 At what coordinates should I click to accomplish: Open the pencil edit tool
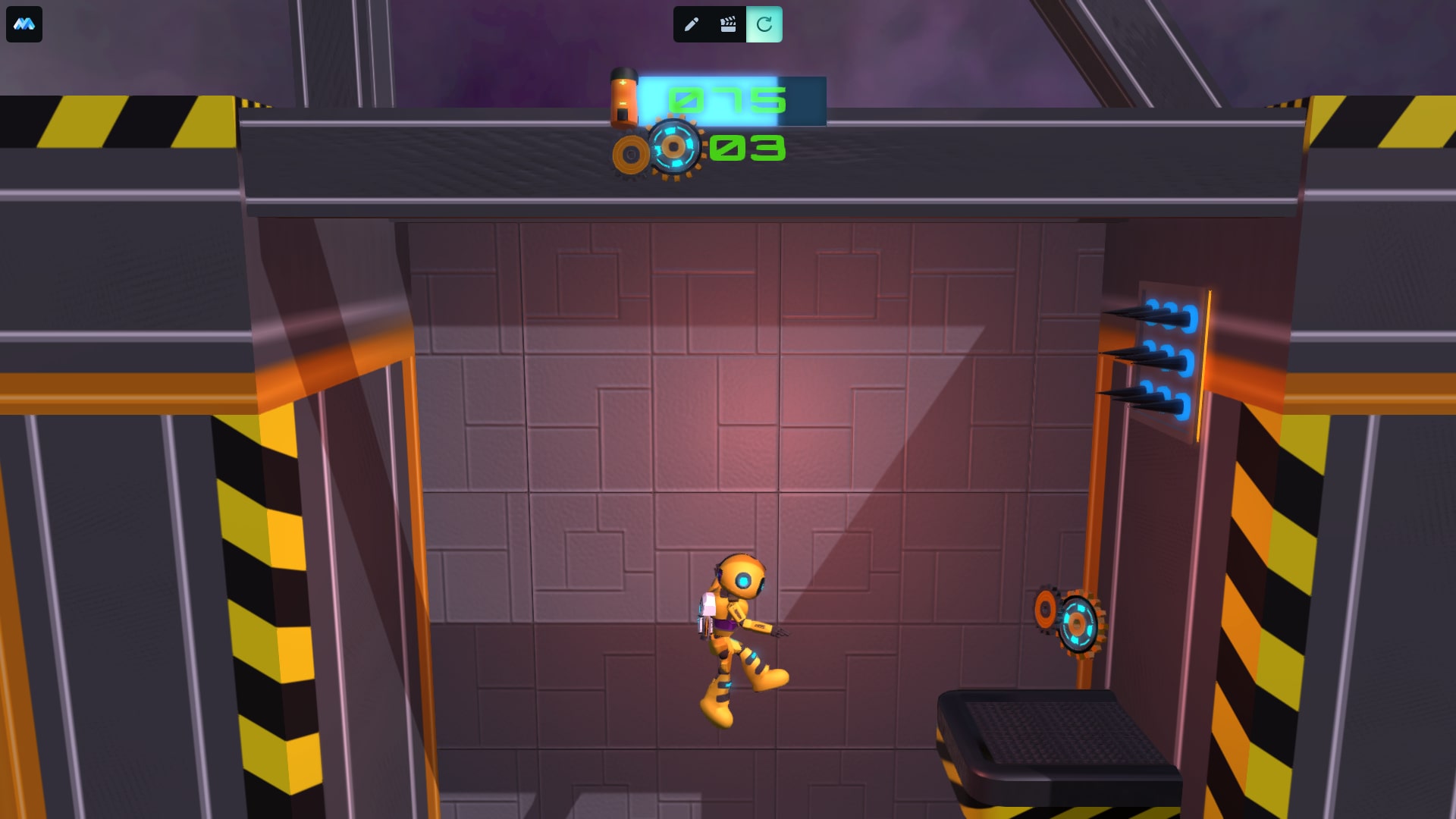click(x=691, y=24)
